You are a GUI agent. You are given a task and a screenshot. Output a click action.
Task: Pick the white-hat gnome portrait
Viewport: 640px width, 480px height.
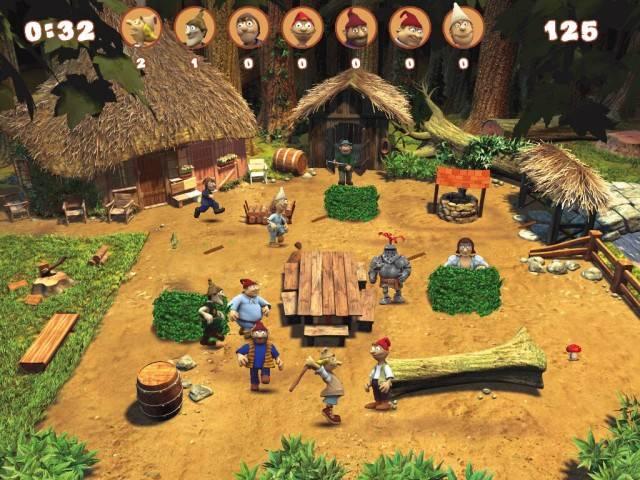coord(463,27)
